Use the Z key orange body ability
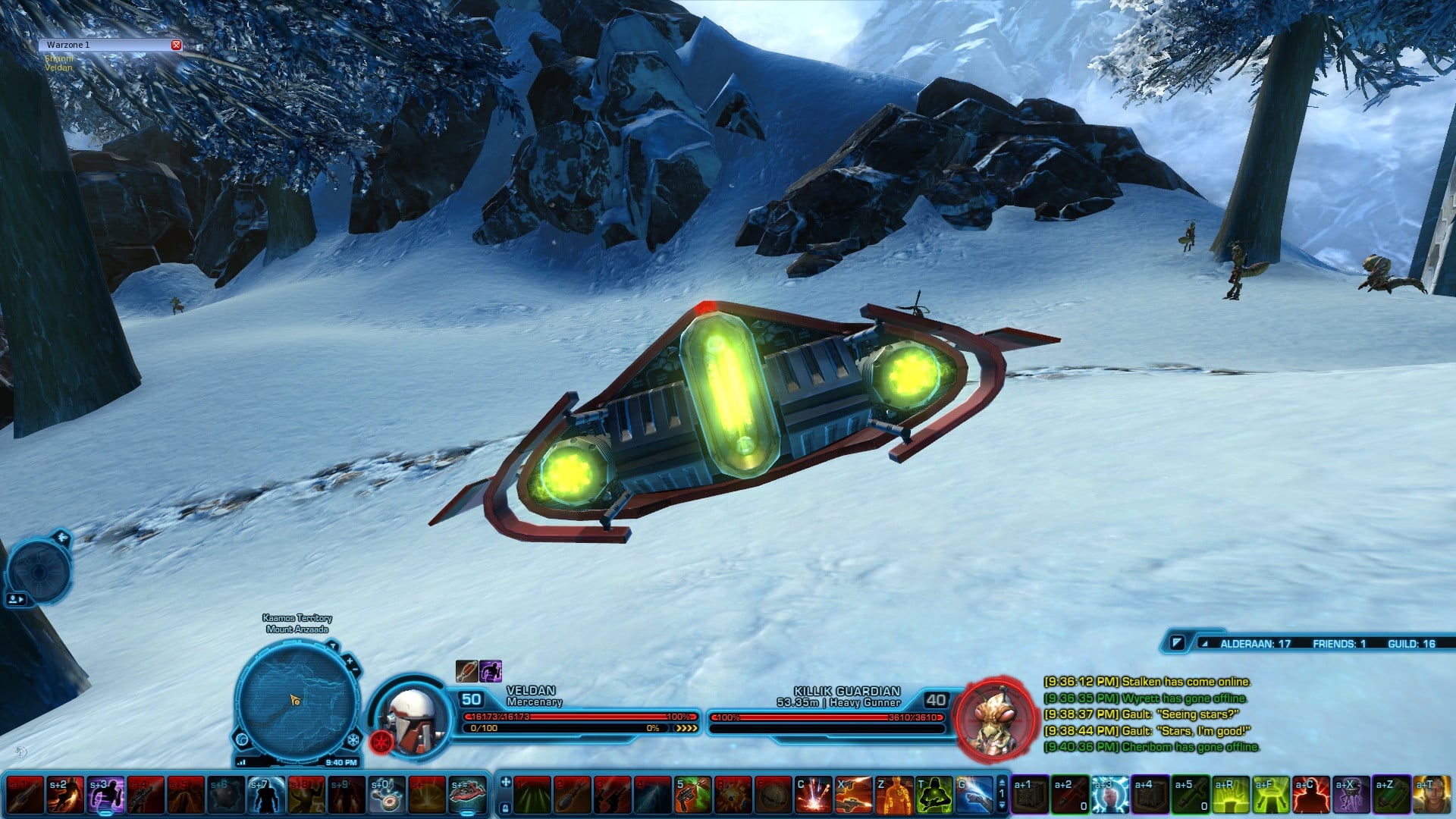Image resolution: width=1456 pixels, height=819 pixels. pyautogui.click(x=893, y=795)
